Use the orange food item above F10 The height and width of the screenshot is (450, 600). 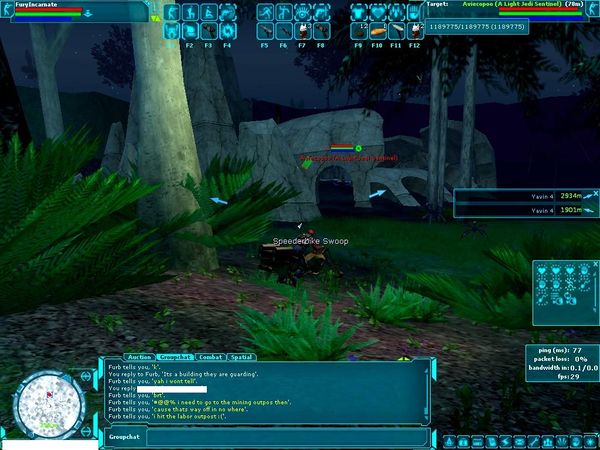coord(377,31)
